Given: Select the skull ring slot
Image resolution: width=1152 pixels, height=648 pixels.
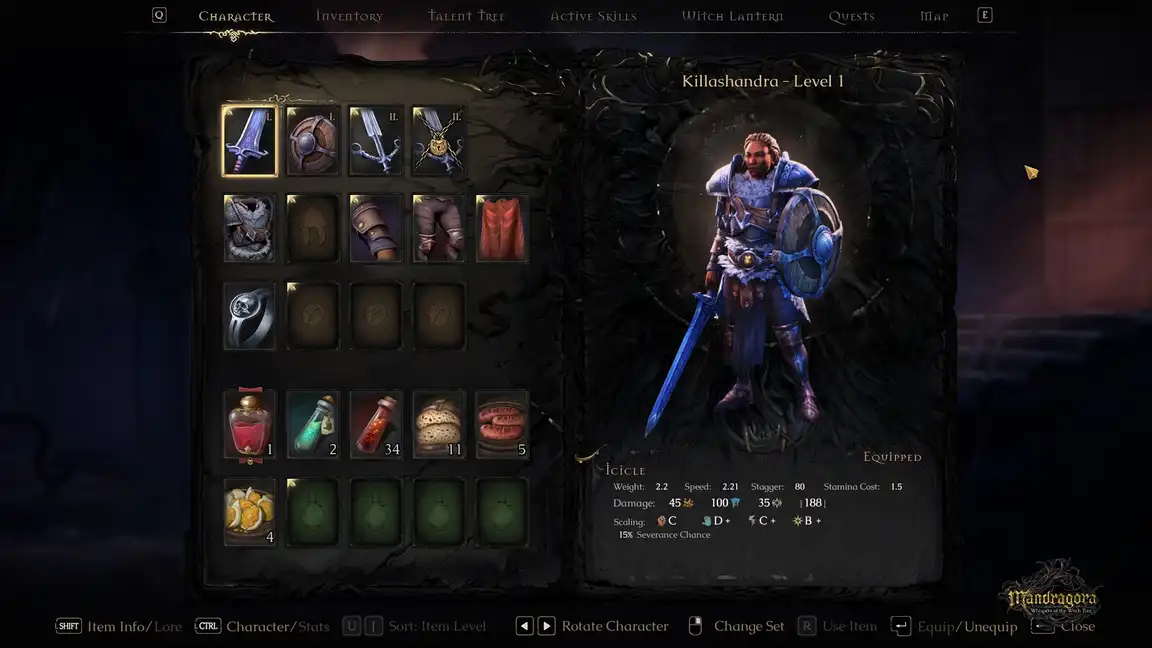Looking at the screenshot, I should pos(250,316).
